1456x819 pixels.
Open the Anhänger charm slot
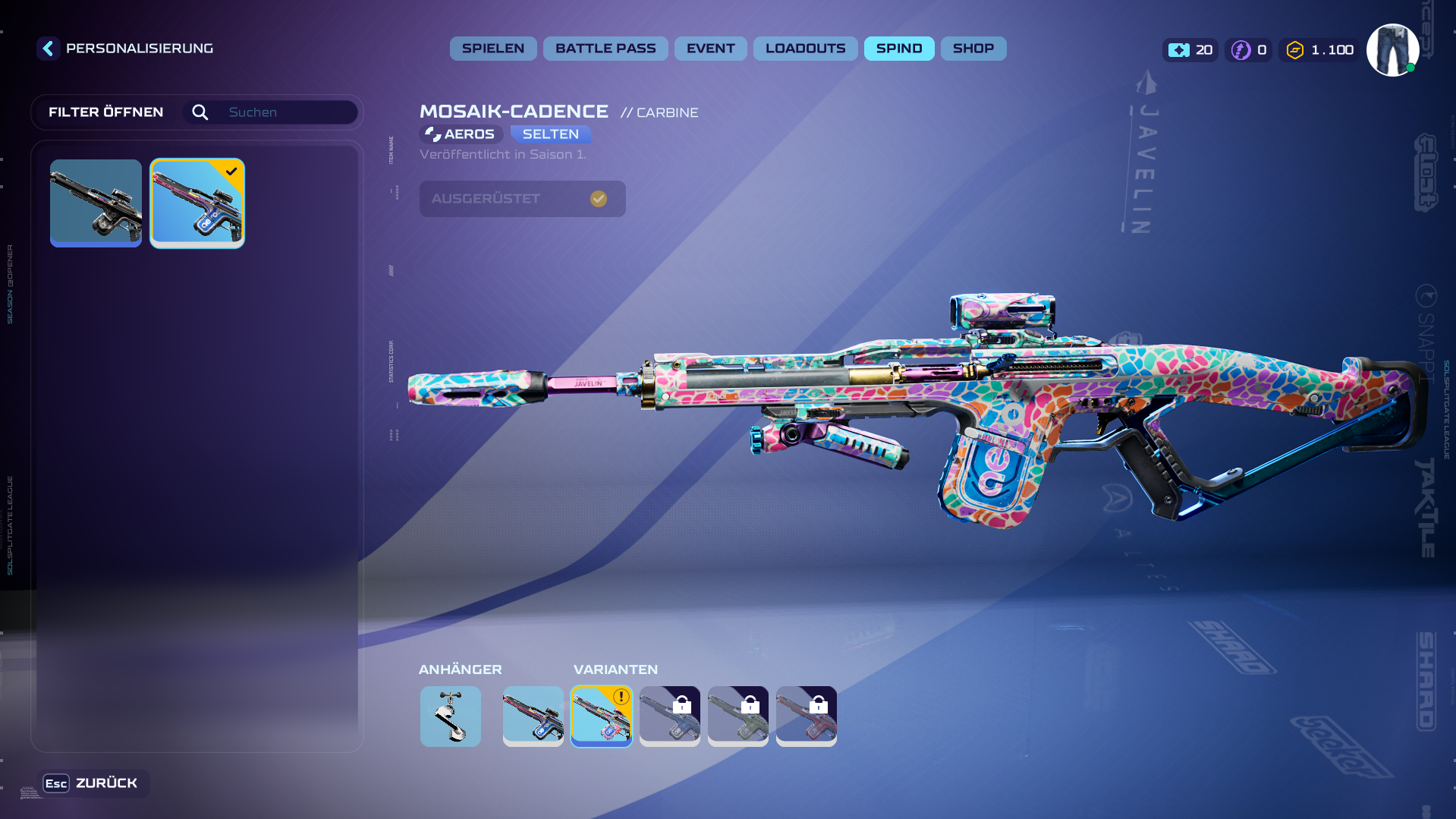pyautogui.click(x=451, y=716)
